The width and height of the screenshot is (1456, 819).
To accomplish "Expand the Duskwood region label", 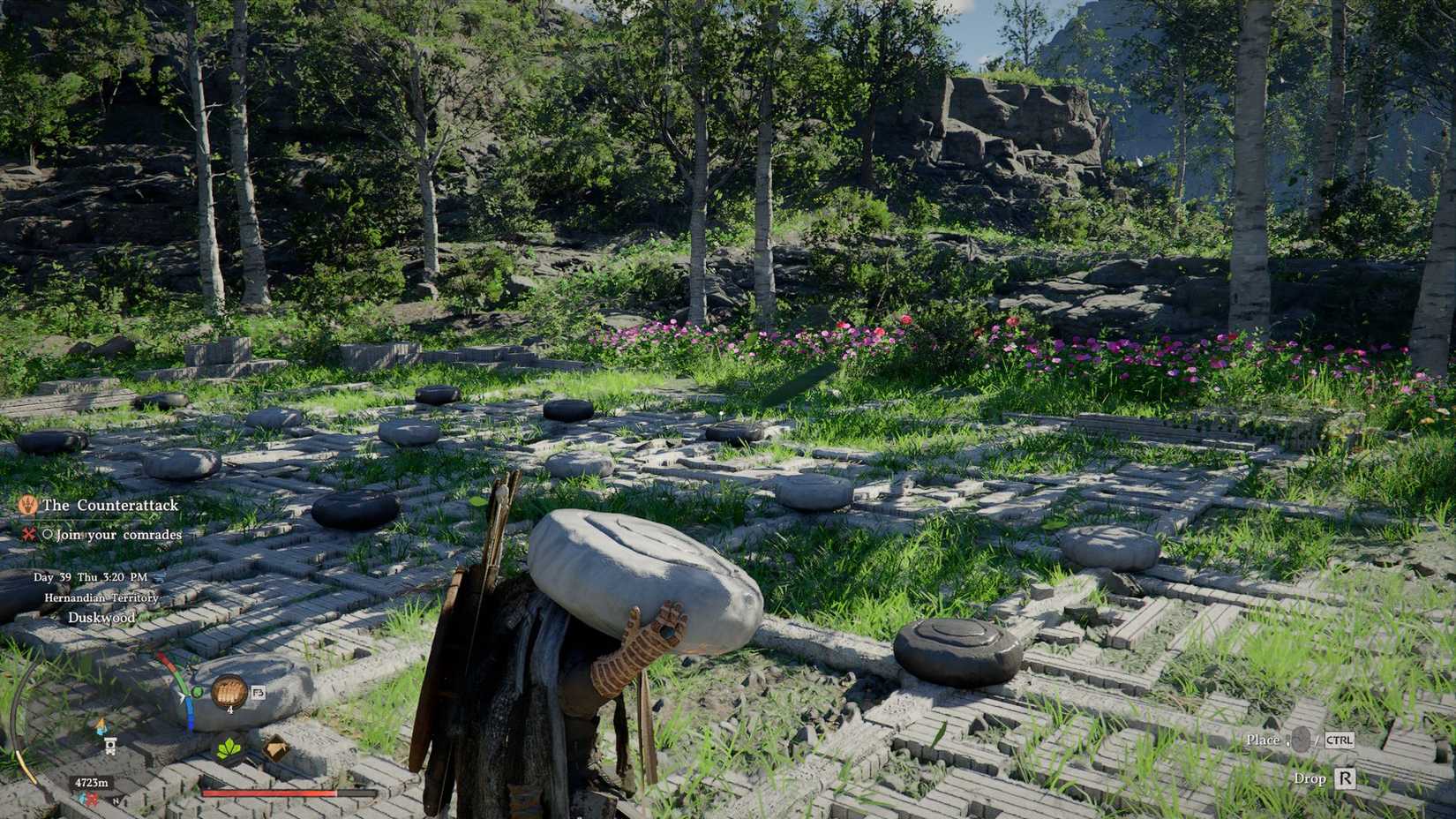I will coord(101,617).
